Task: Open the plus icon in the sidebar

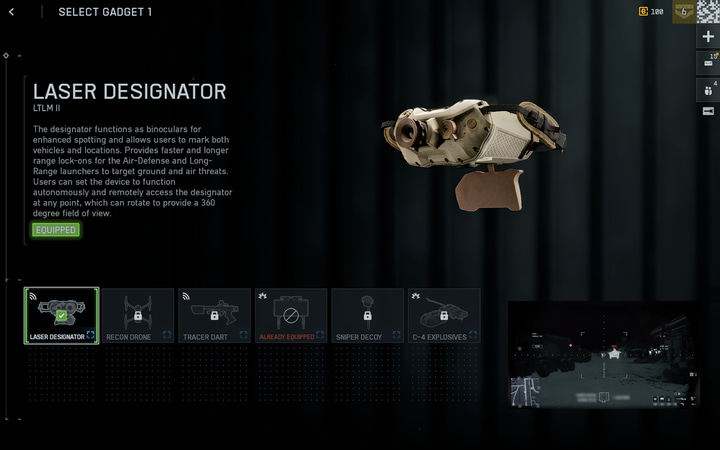Action: point(708,36)
